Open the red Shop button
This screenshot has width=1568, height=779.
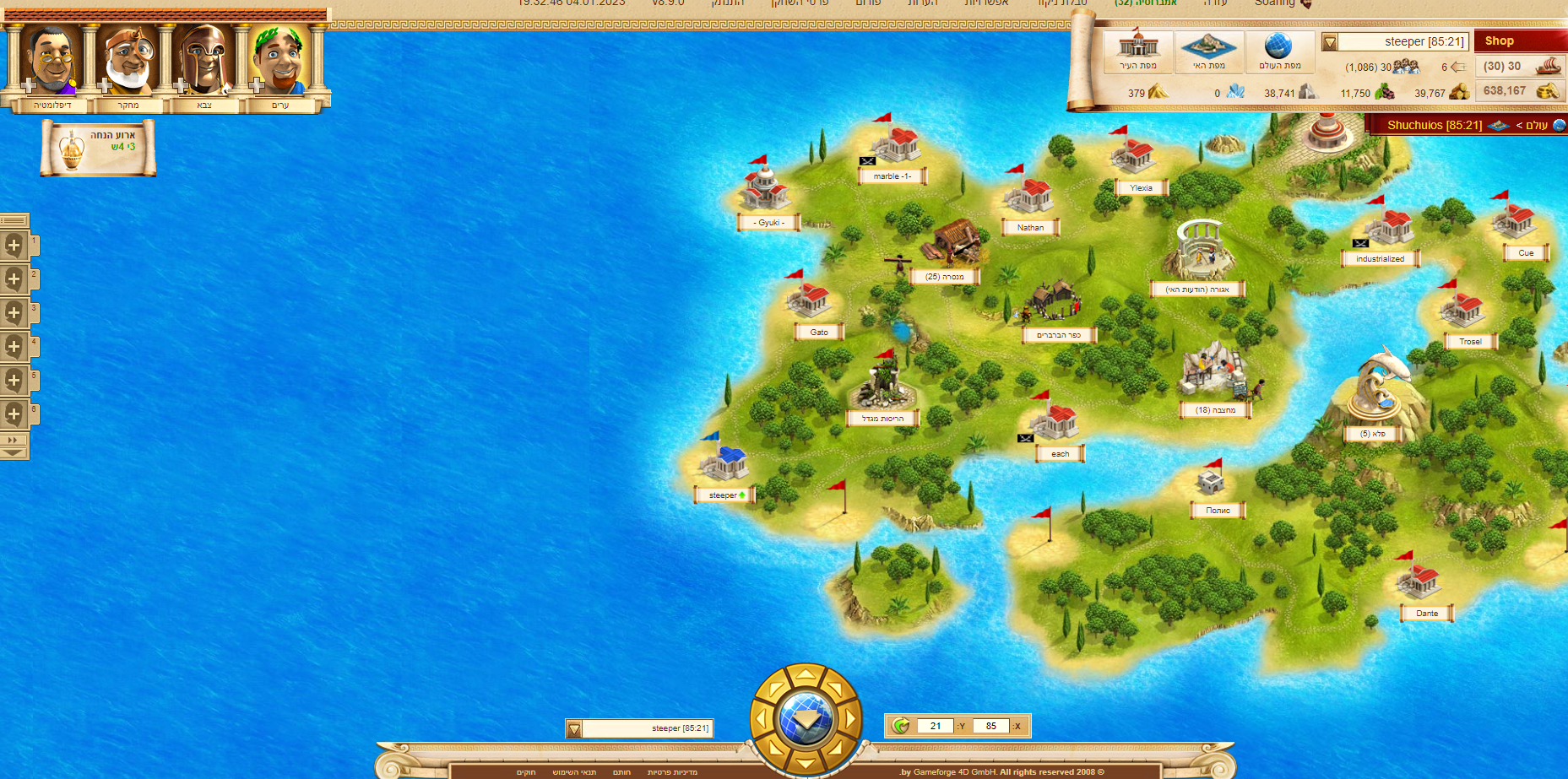pyautogui.click(x=1518, y=41)
